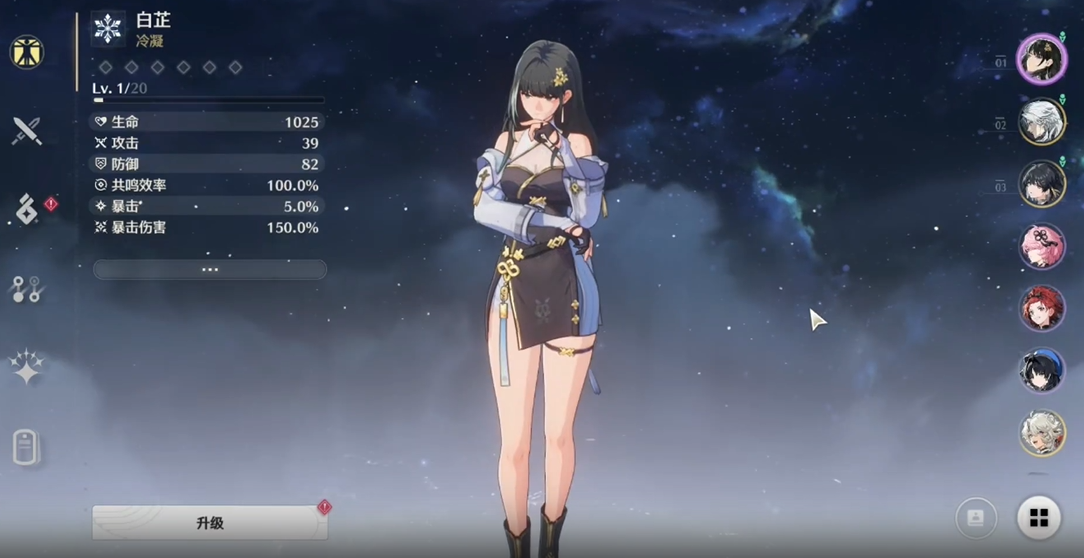Switch to the skill nodes tab
The height and width of the screenshot is (558, 1084).
point(27,289)
